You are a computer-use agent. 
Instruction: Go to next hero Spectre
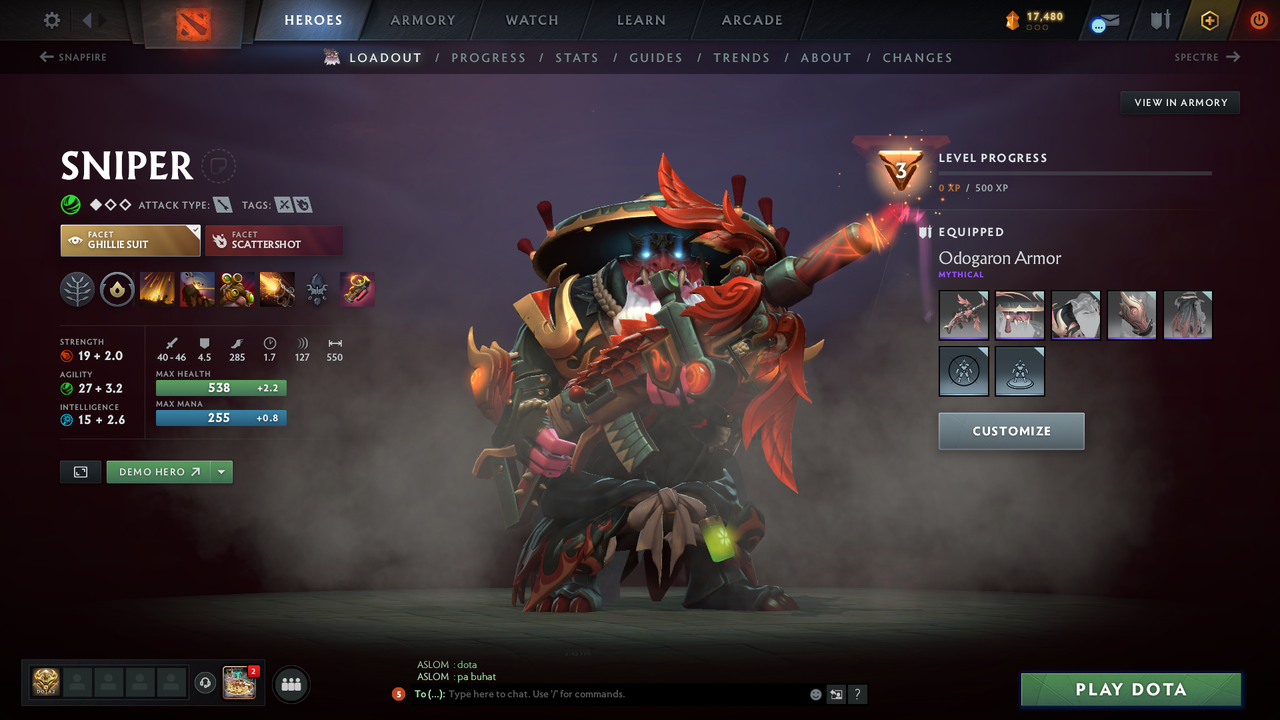pyautogui.click(x=1207, y=57)
